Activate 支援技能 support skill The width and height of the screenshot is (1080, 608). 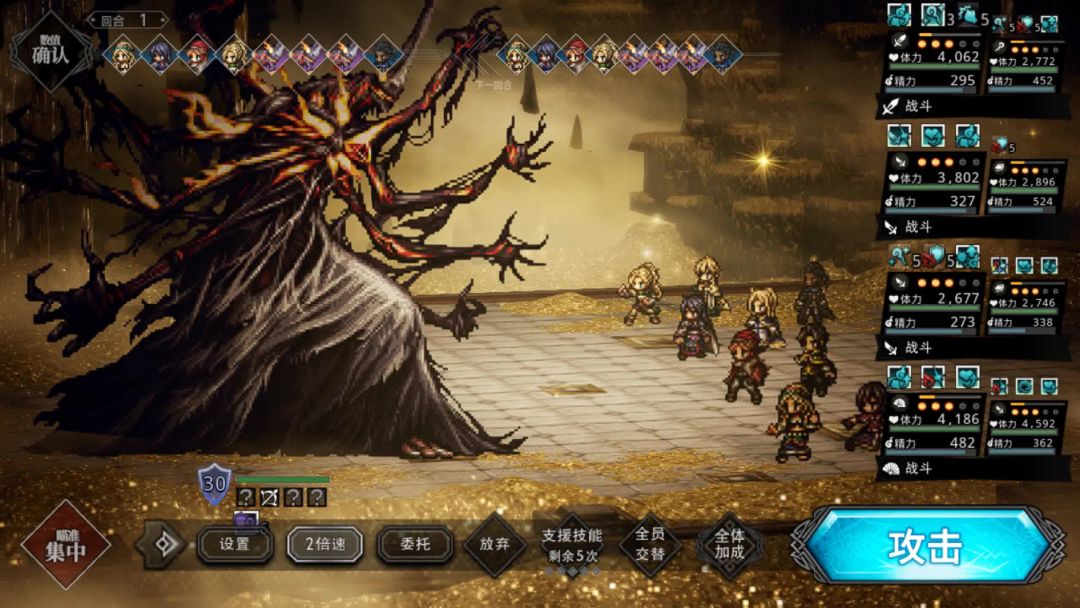[572, 545]
